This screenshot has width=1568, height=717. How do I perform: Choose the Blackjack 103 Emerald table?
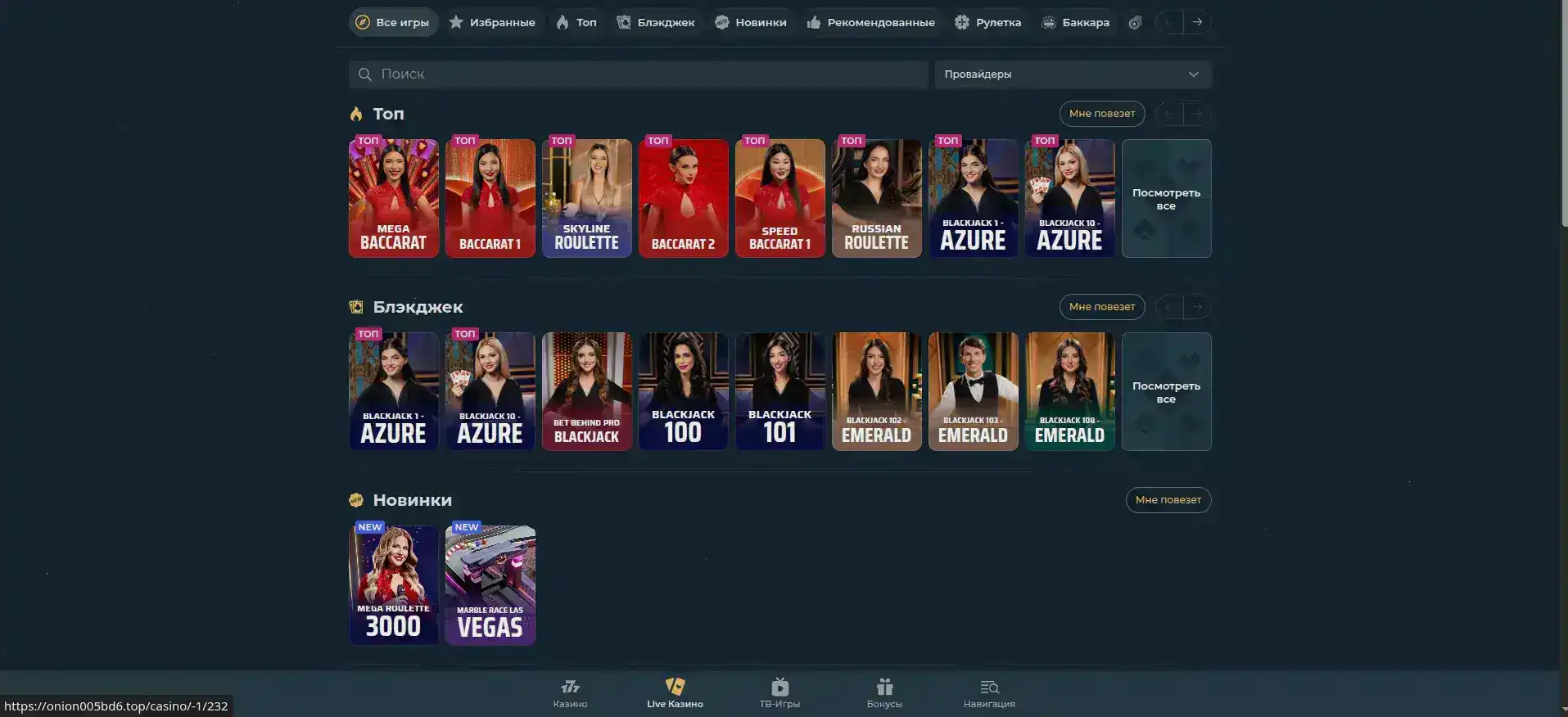(x=974, y=391)
